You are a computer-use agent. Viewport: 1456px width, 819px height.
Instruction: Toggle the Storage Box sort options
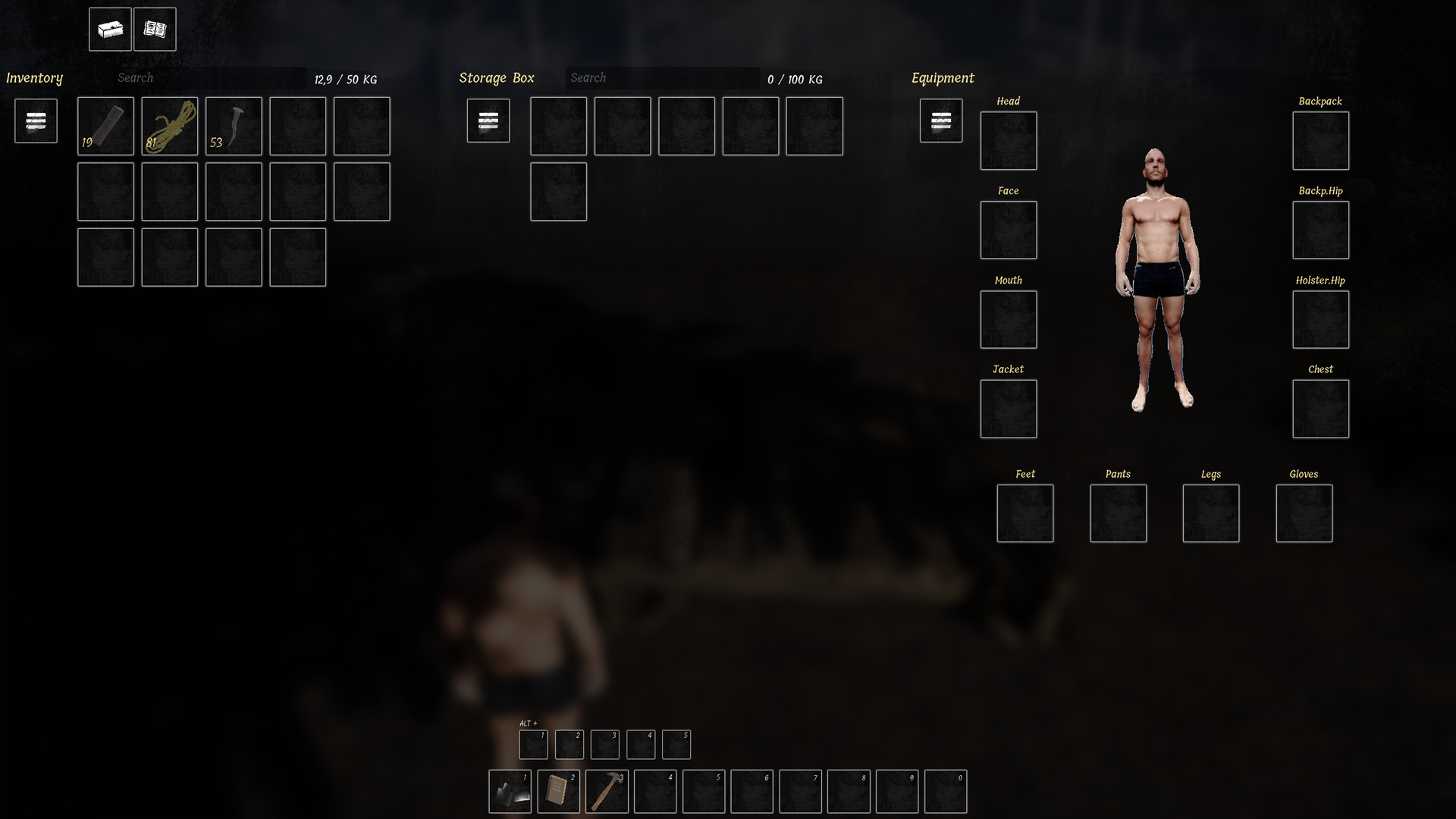pyautogui.click(x=488, y=121)
